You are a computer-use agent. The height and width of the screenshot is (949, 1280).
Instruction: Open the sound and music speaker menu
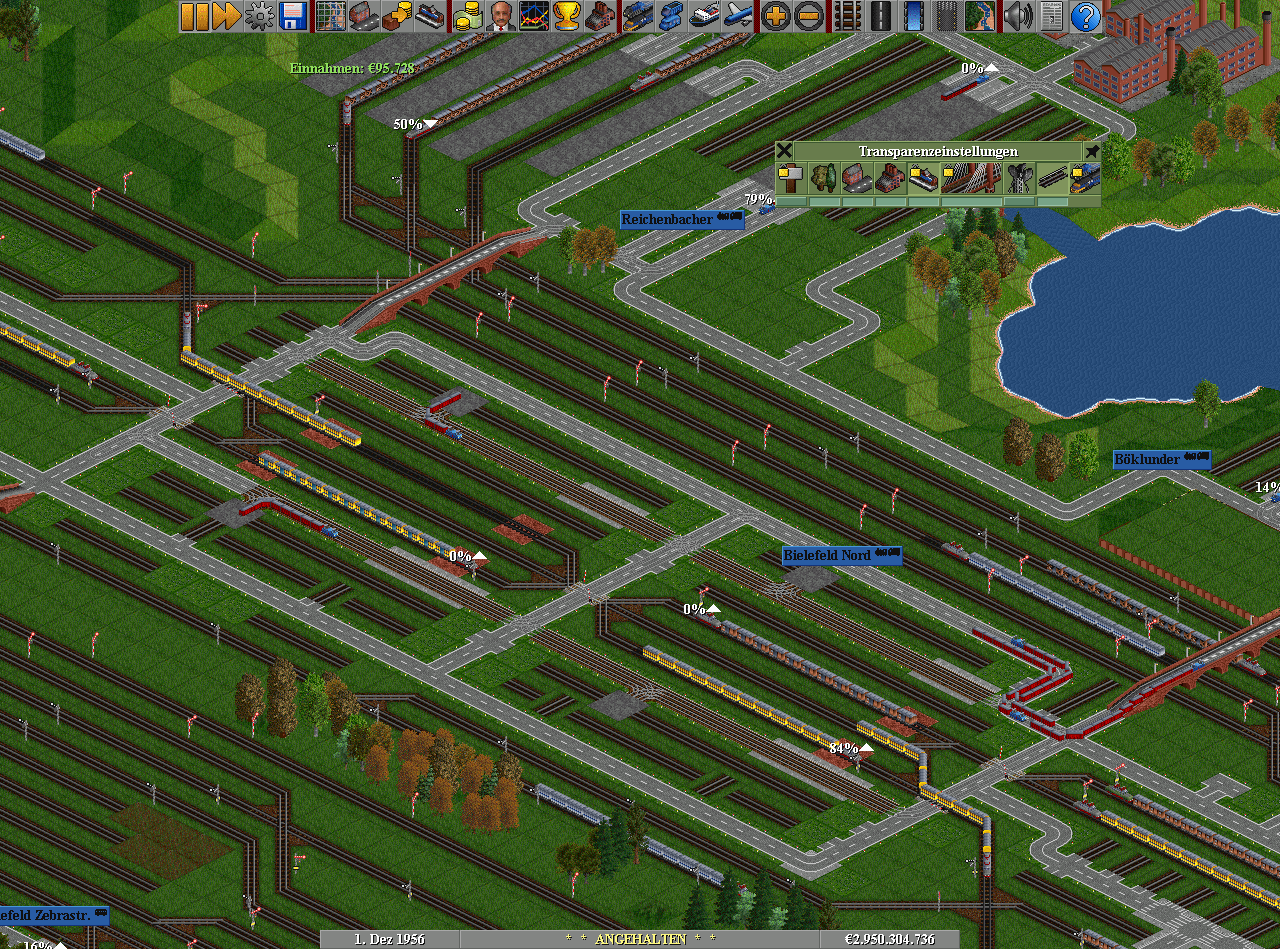(1018, 16)
